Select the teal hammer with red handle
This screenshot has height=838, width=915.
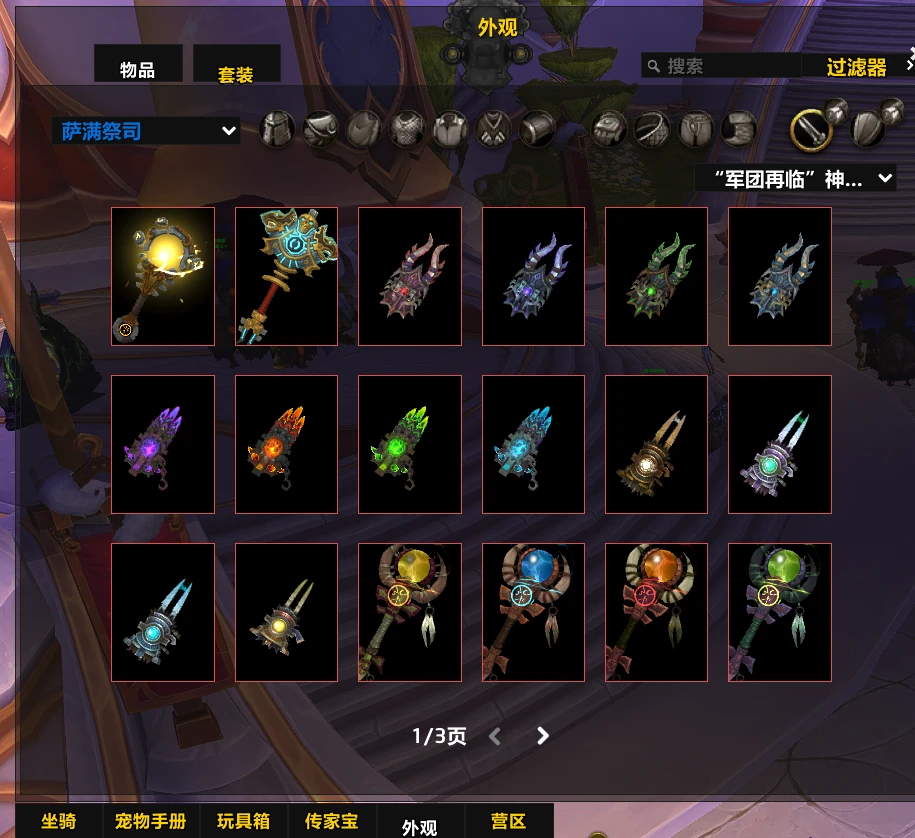point(286,276)
